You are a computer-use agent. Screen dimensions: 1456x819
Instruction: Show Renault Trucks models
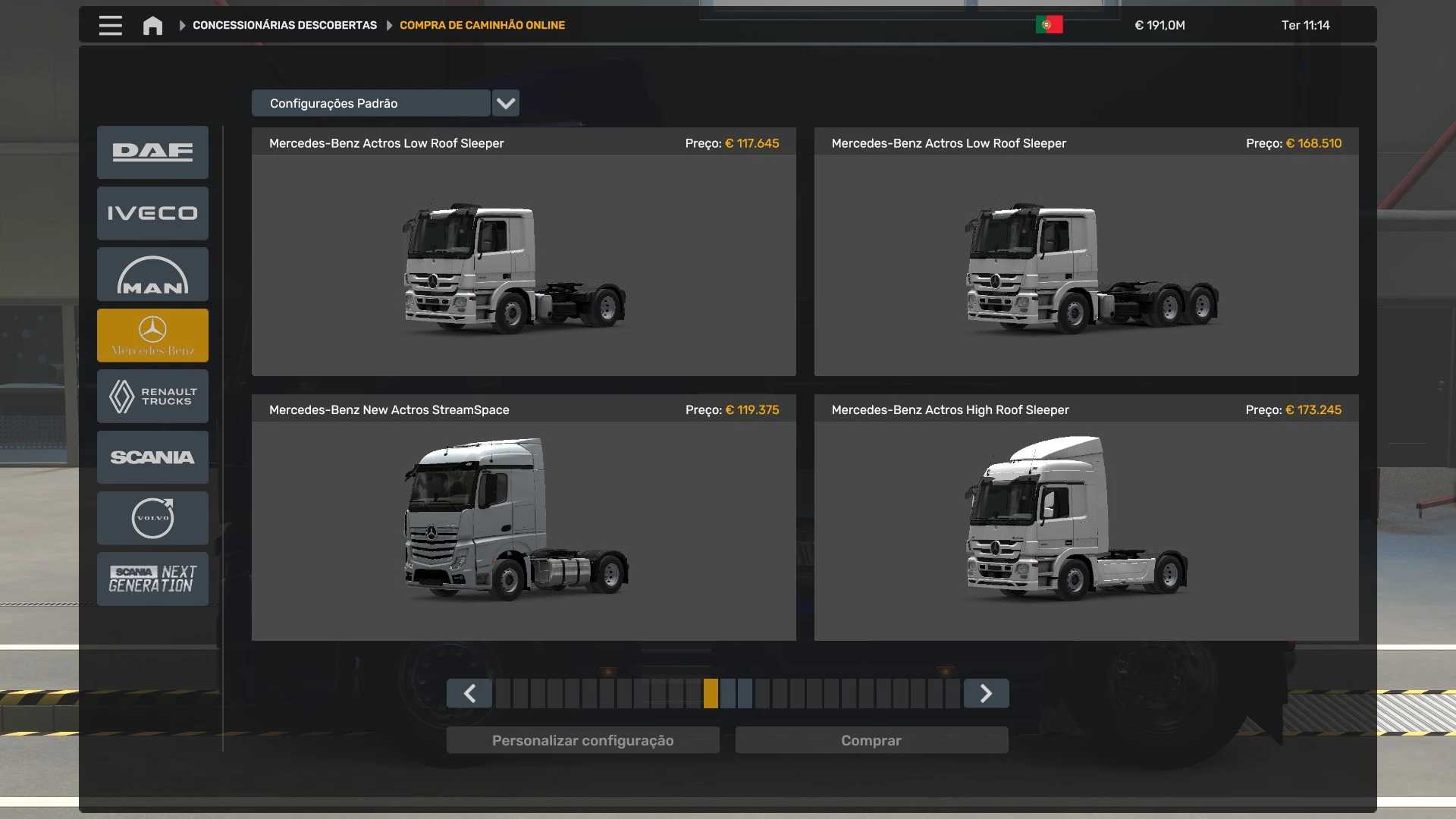tap(152, 397)
